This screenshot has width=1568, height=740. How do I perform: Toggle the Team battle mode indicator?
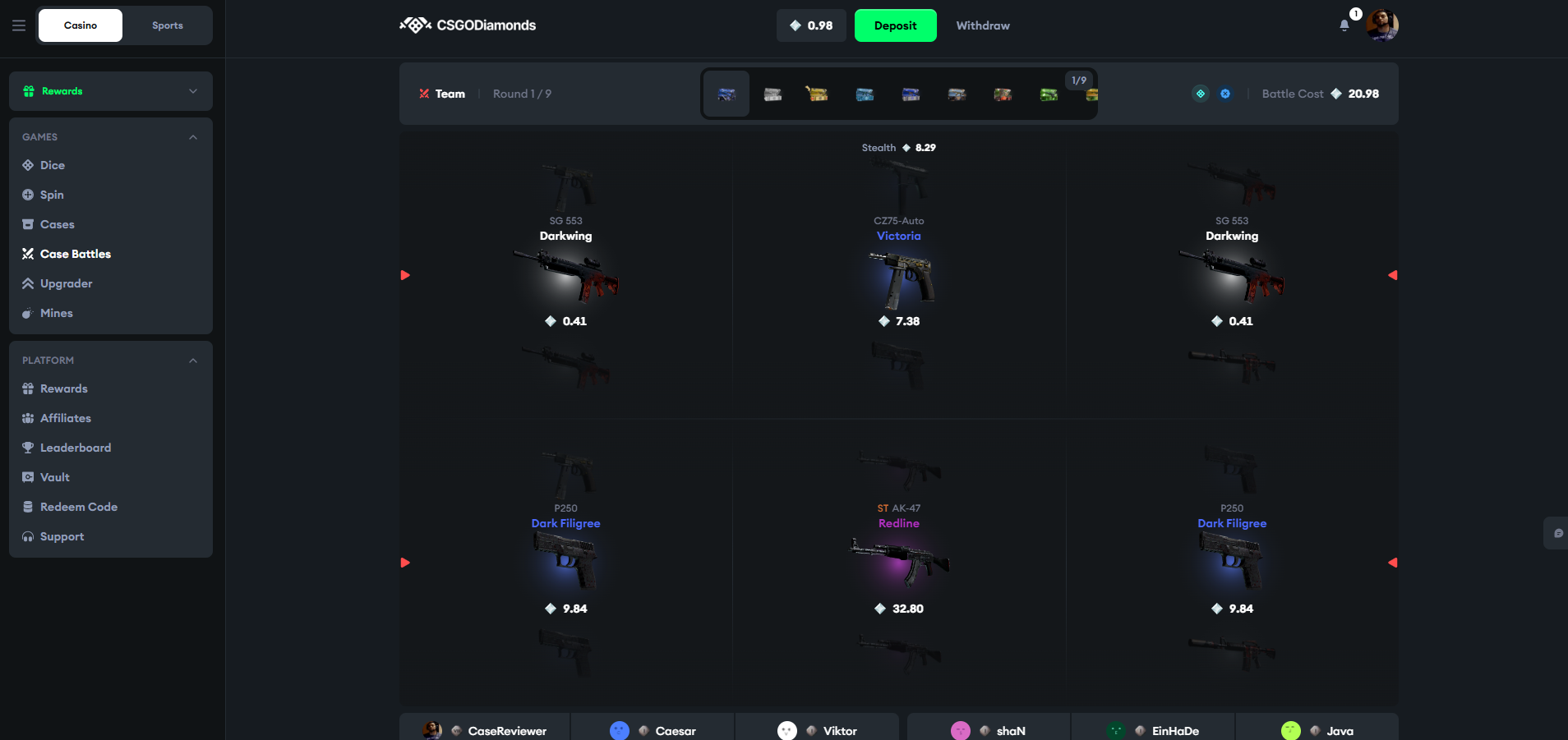click(442, 94)
